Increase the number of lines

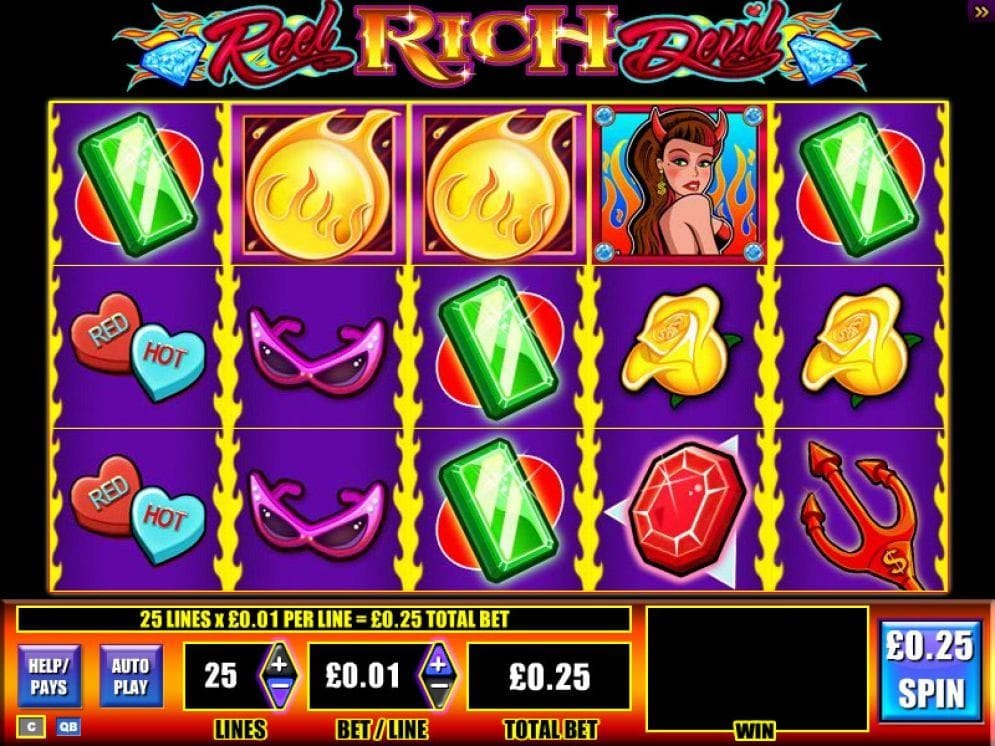(x=278, y=662)
